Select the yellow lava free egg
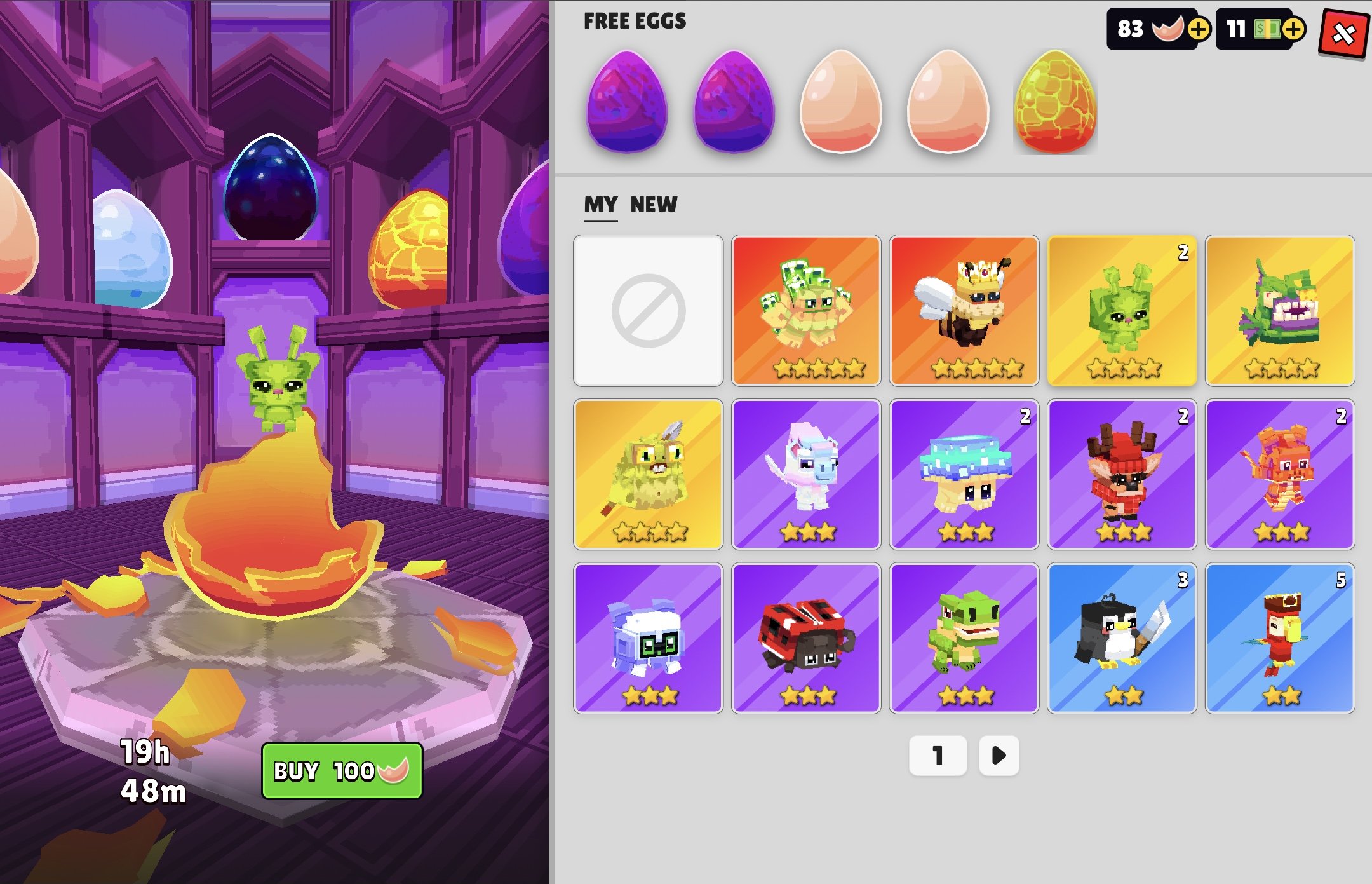The height and width of the screenshot is (884, 1372). pyautogui.click(x=1054, y=102)
